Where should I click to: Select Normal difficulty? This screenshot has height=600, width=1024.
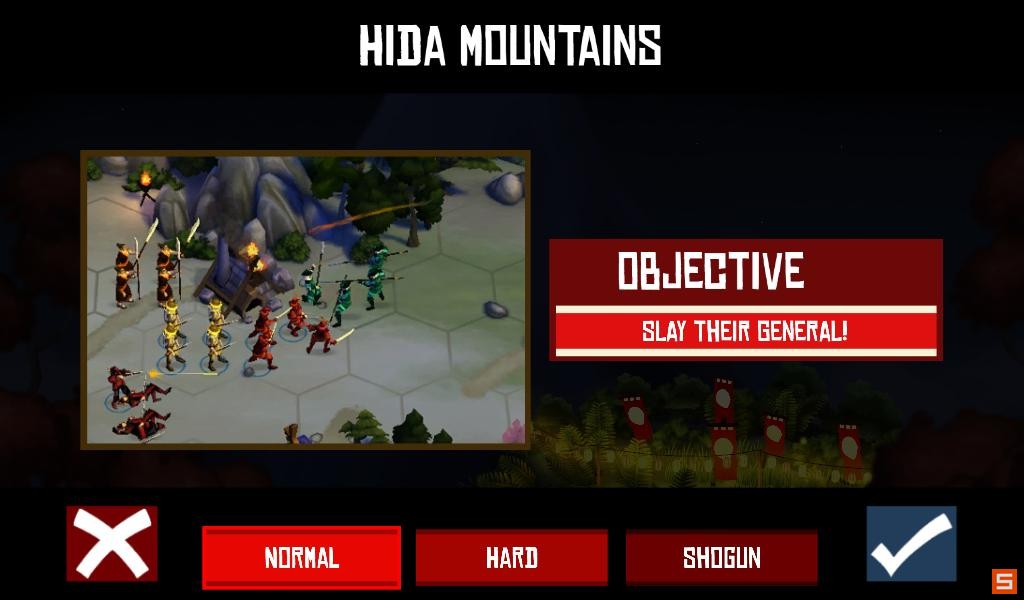point(301,557)
